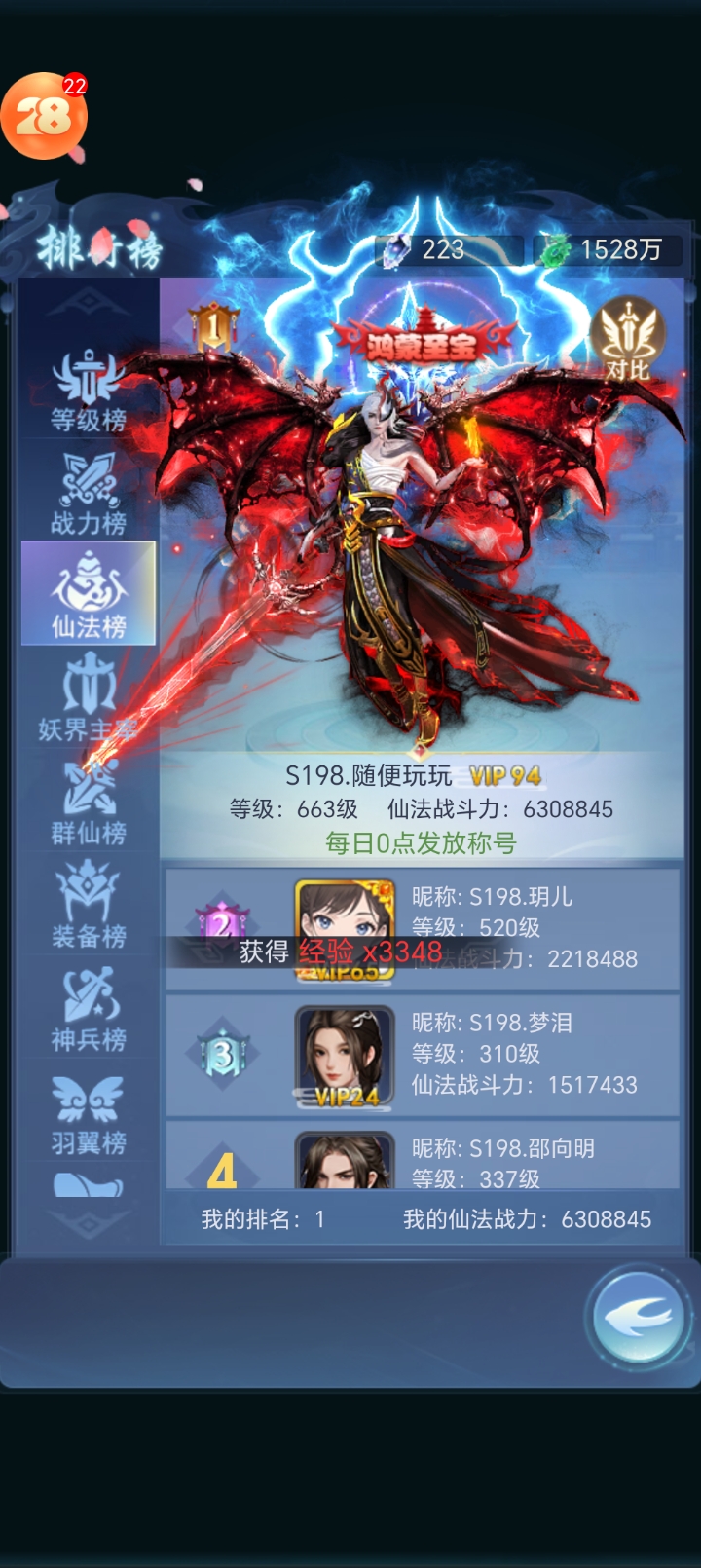This screenshot has width=701, height=1568.
Task: Open the 装备榜 equipment ranking
Action: coord(89,908)
